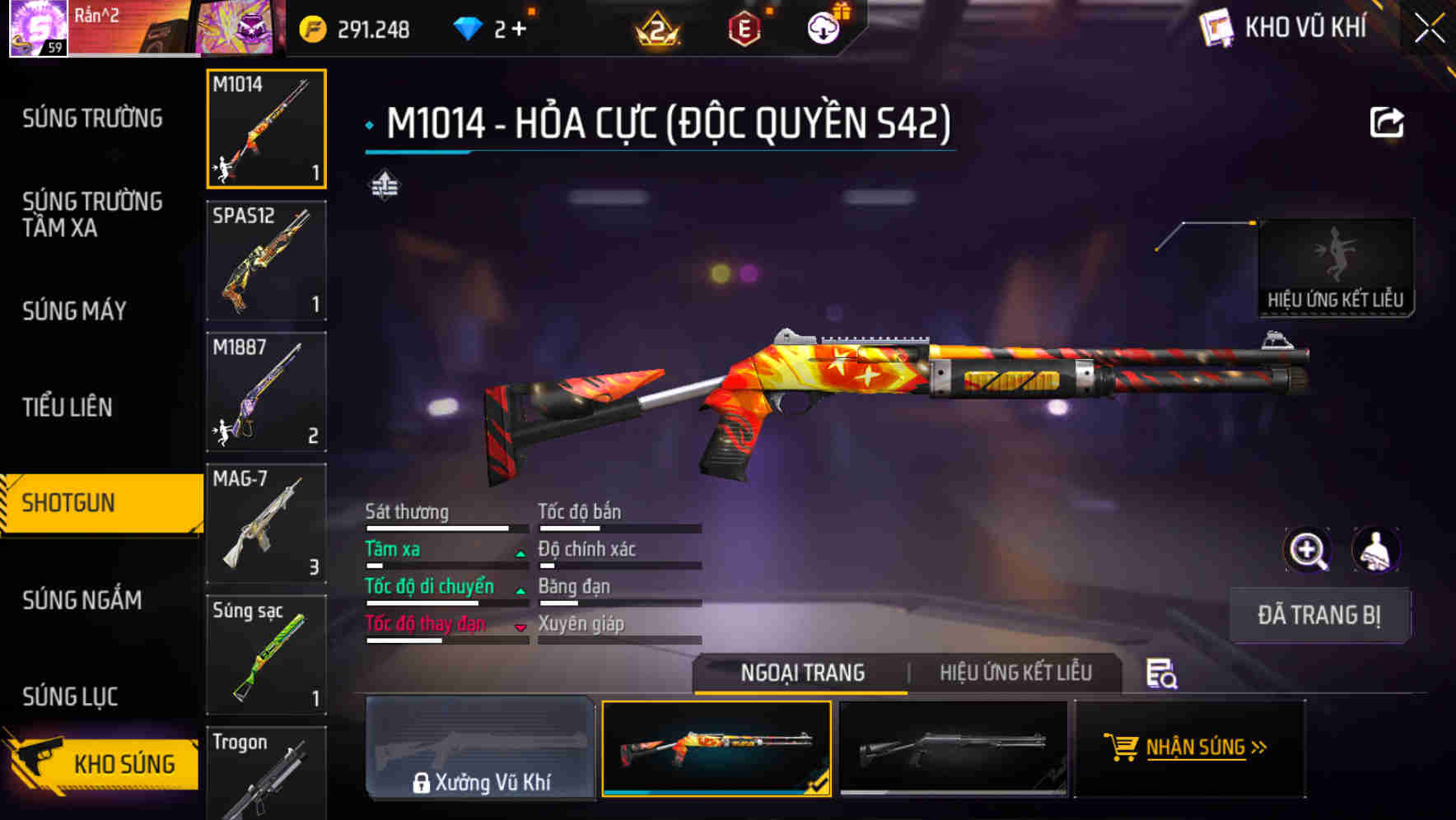Select the NGOẠI TRANG tab

point(801,673)
